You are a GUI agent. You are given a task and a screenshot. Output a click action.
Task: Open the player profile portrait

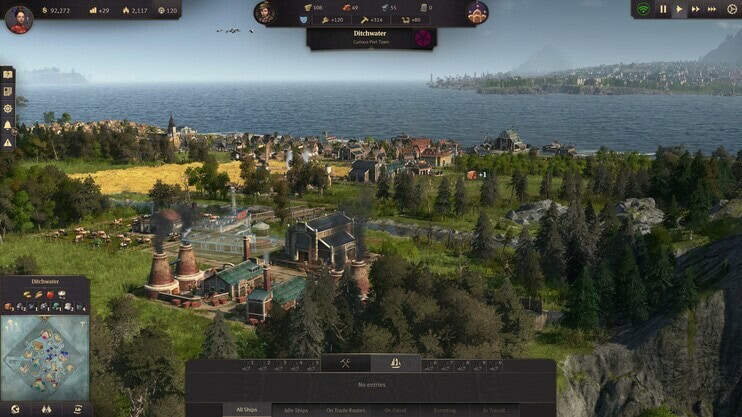tap(18, 18)
